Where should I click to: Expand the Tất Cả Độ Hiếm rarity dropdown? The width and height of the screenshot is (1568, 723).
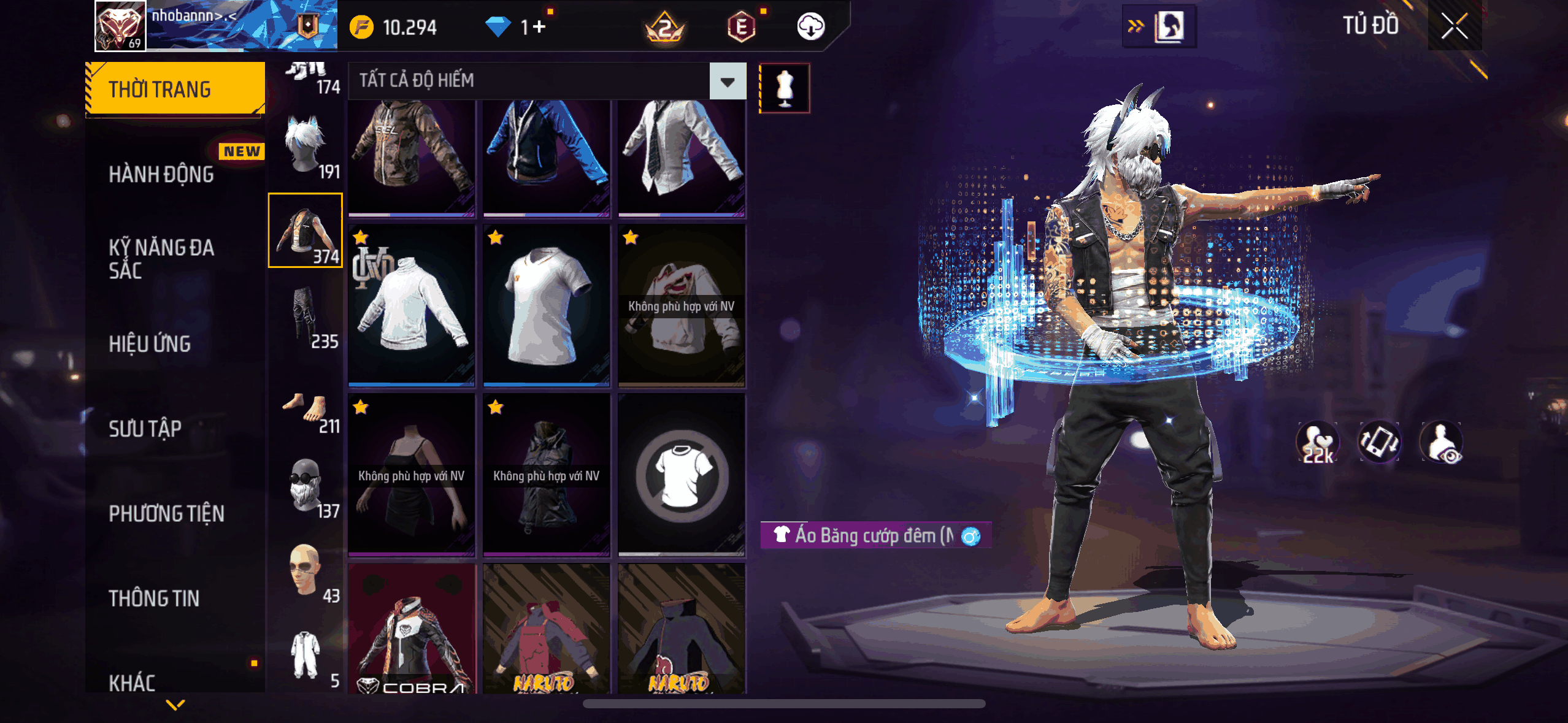coord(728,81)
